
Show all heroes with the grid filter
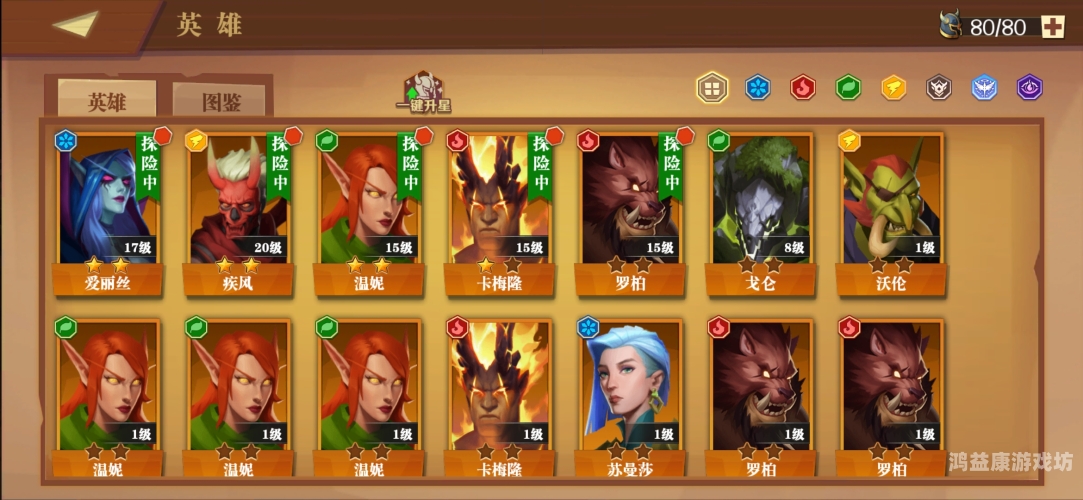pyautogui.click(x=712, y=88)
